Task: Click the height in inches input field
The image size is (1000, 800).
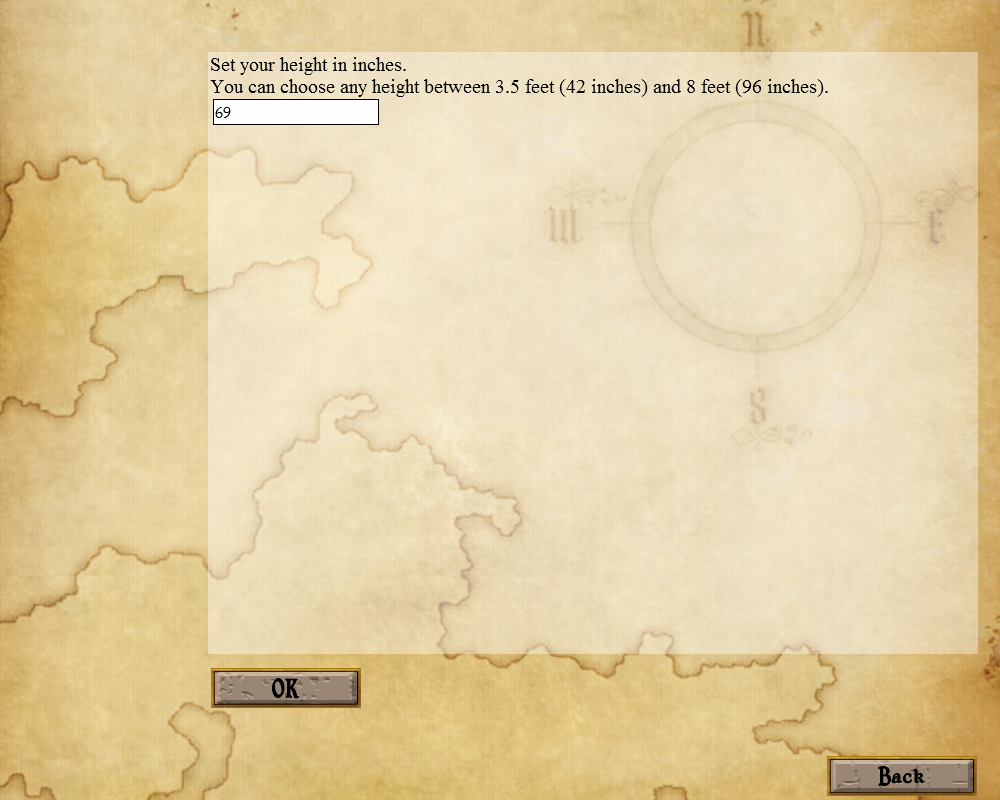Action: click(296, 113)
